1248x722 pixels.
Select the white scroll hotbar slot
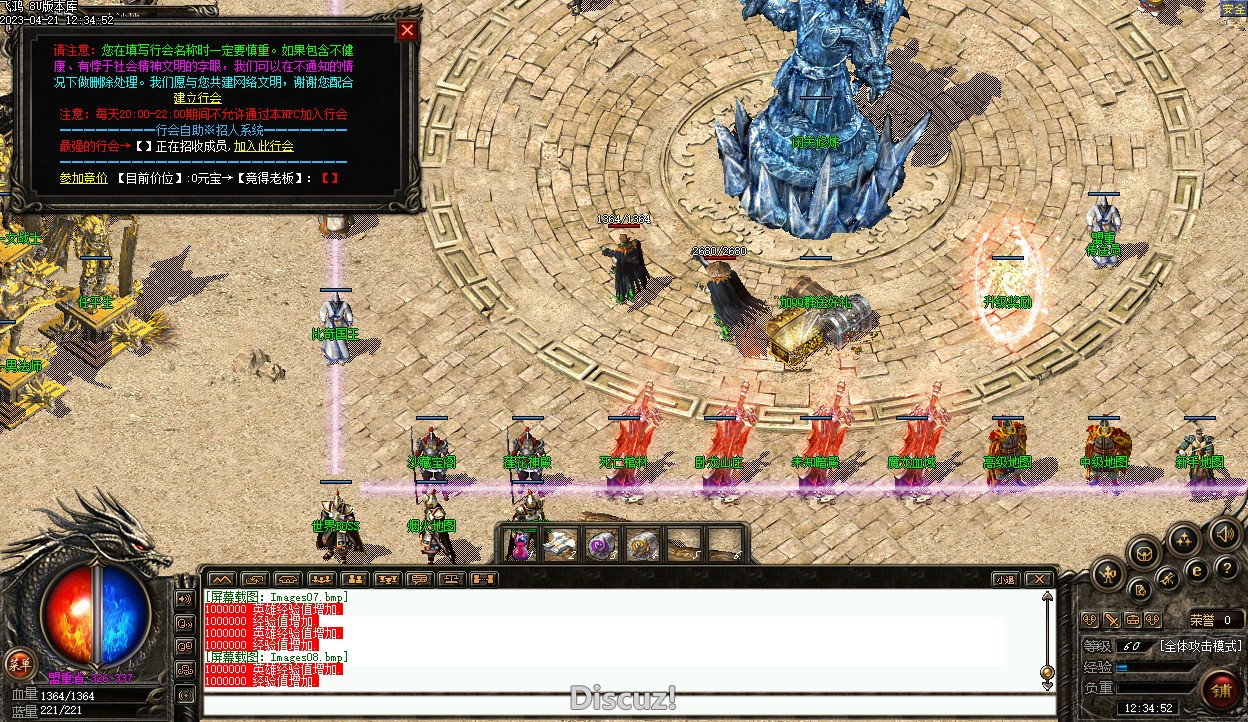click(x=559, y=545)
